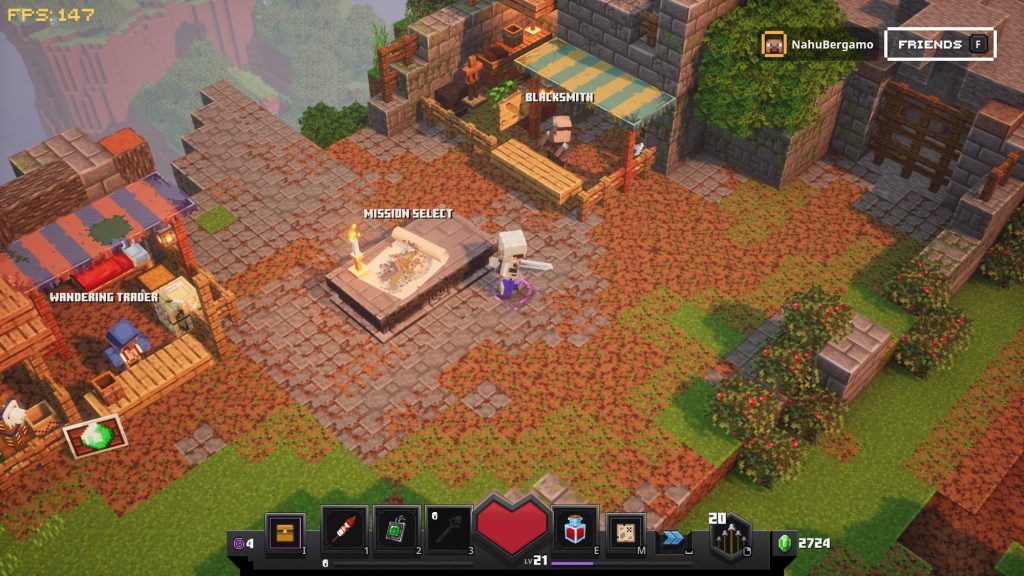Open the map from the hotbar
The image size is (1024, 576).
coord(627,532)
